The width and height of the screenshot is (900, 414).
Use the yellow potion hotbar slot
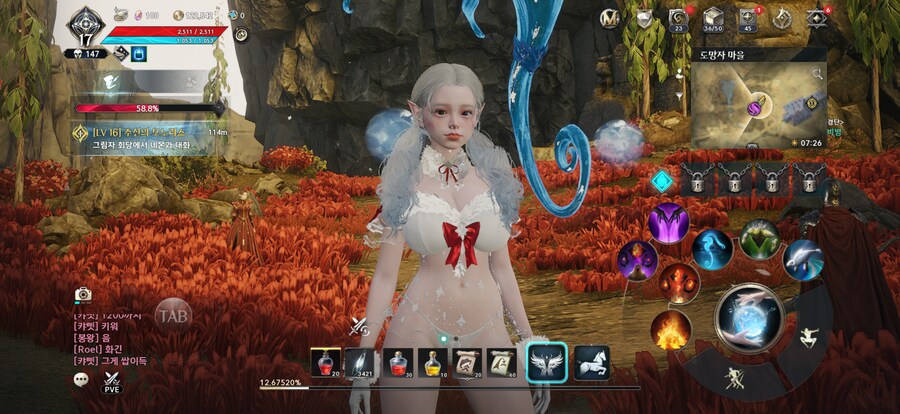[x=430, y=362]
